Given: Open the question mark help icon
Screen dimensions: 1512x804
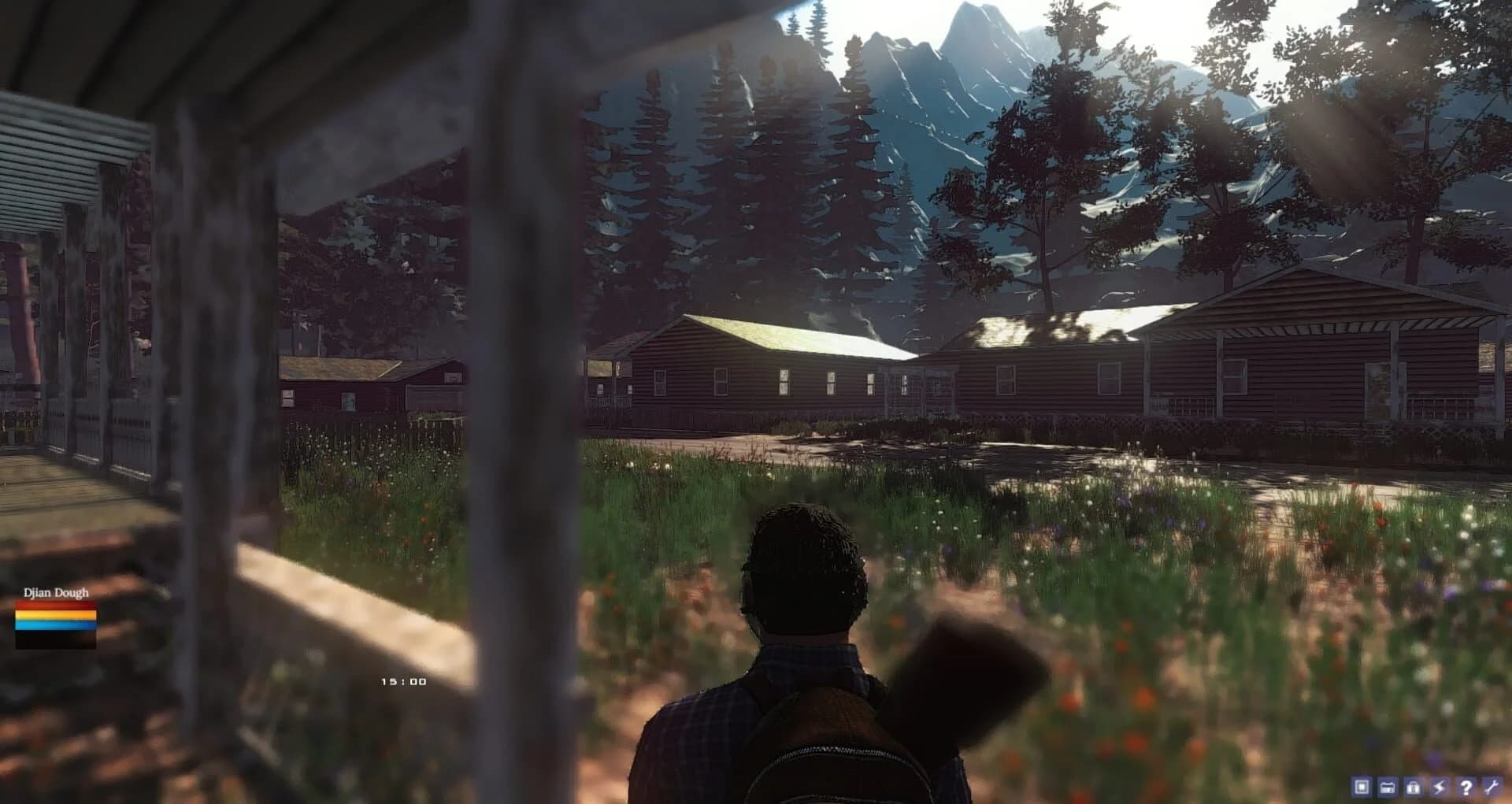Looking at the screenshot, I should [1466, 788].
